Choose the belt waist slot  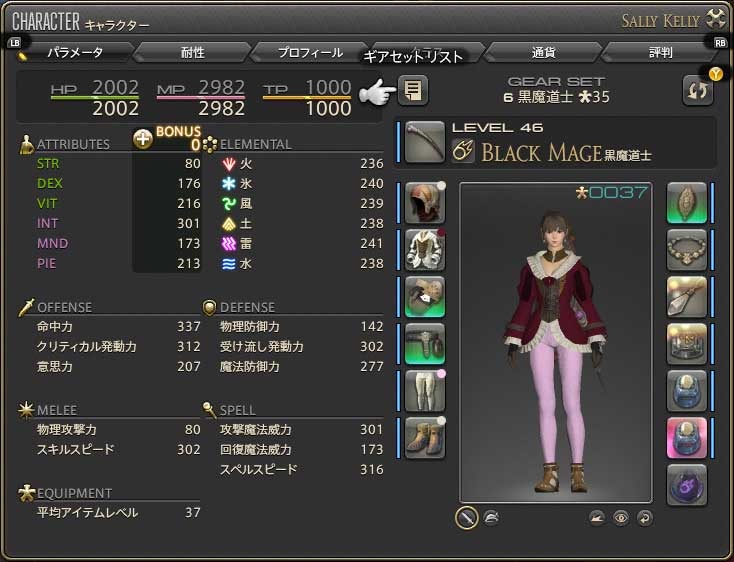pos(425,343)
